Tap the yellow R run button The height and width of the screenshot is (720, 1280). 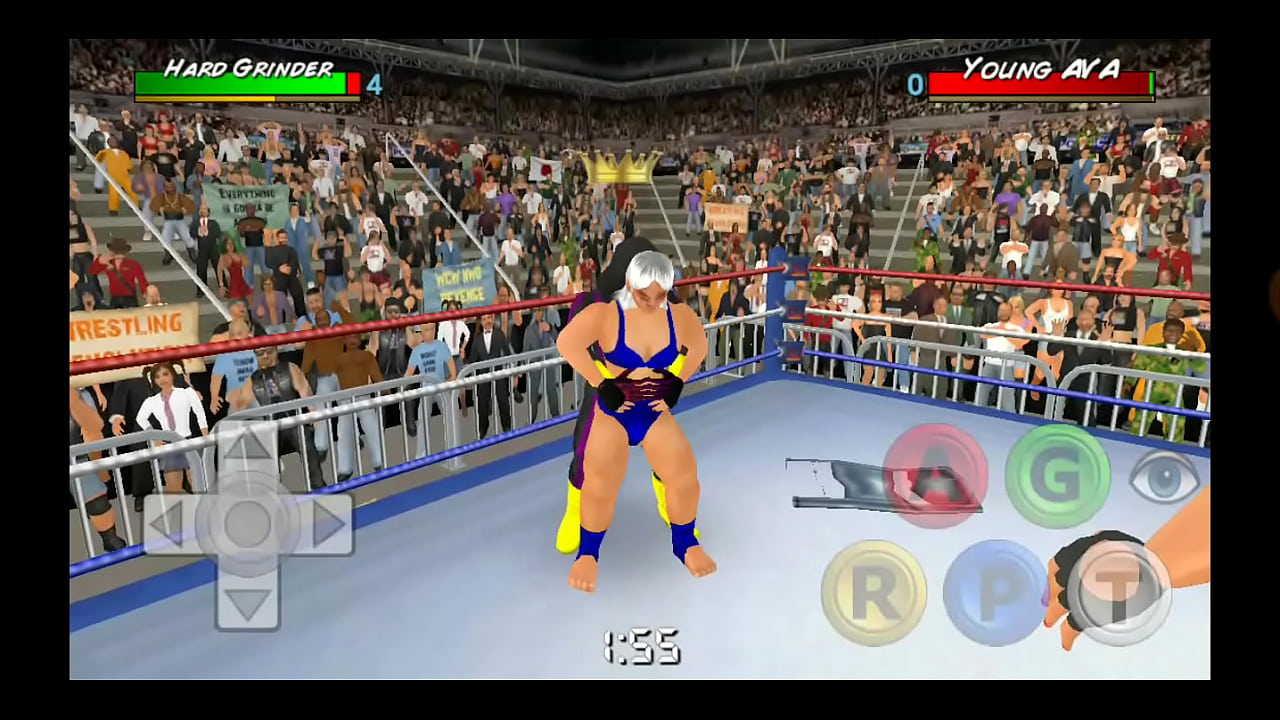pos(874,593)
